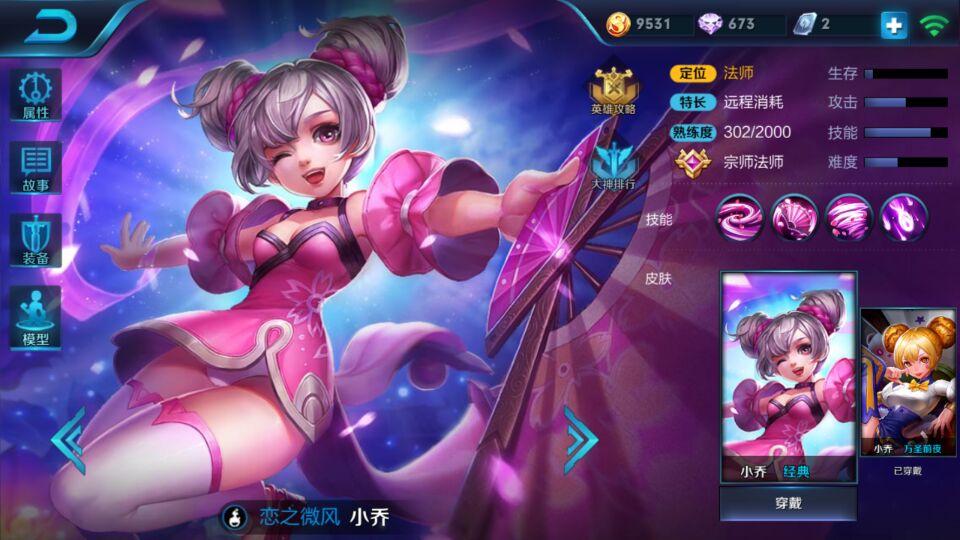Open the 大神排行 ranking

[x=612, y=167]
